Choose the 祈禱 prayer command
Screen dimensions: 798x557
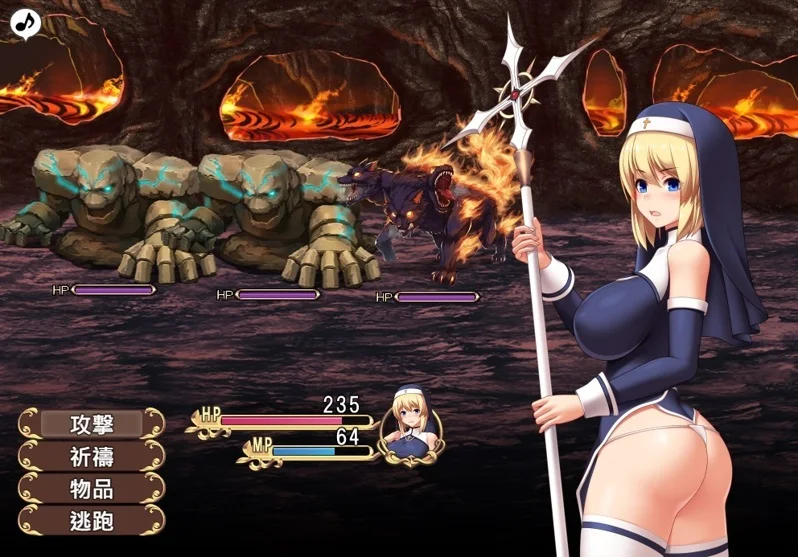(91, 456)
